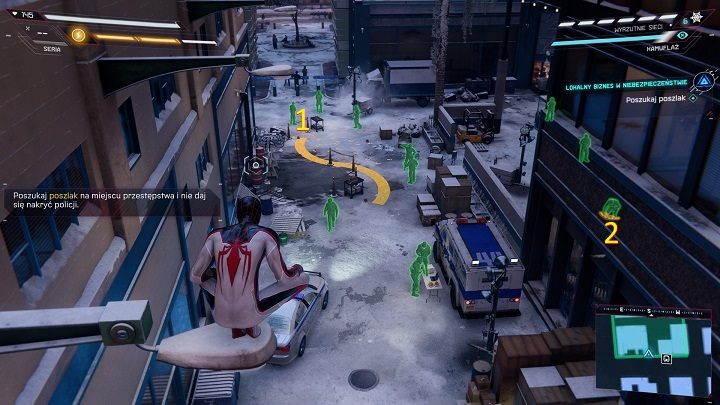Select the "Lokalny biznes w niebezpieczeństwie" mission tracker
720x405 pixels.
[x=624, y=84]
